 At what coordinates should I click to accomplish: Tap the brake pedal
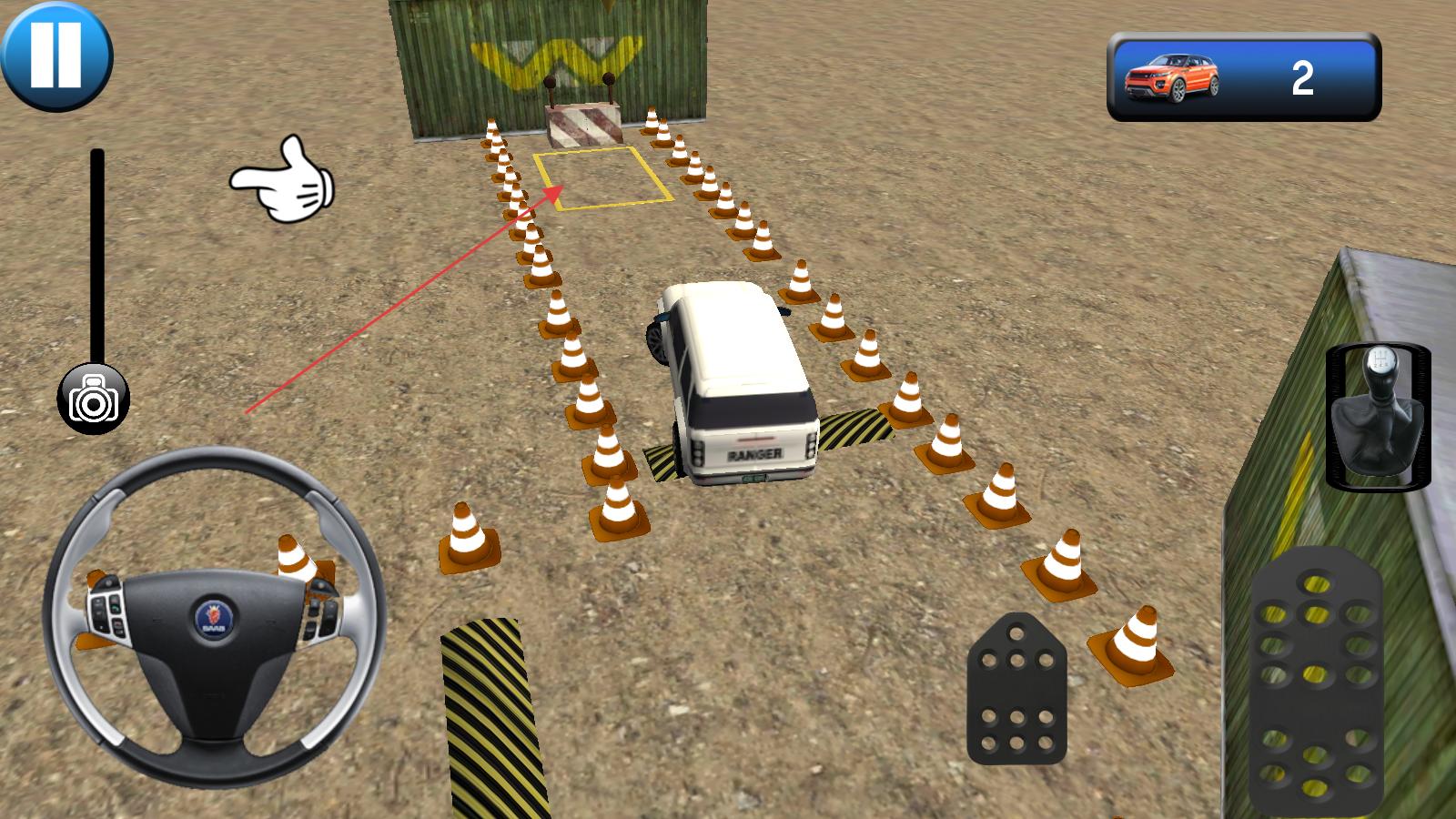point(1016,689)
